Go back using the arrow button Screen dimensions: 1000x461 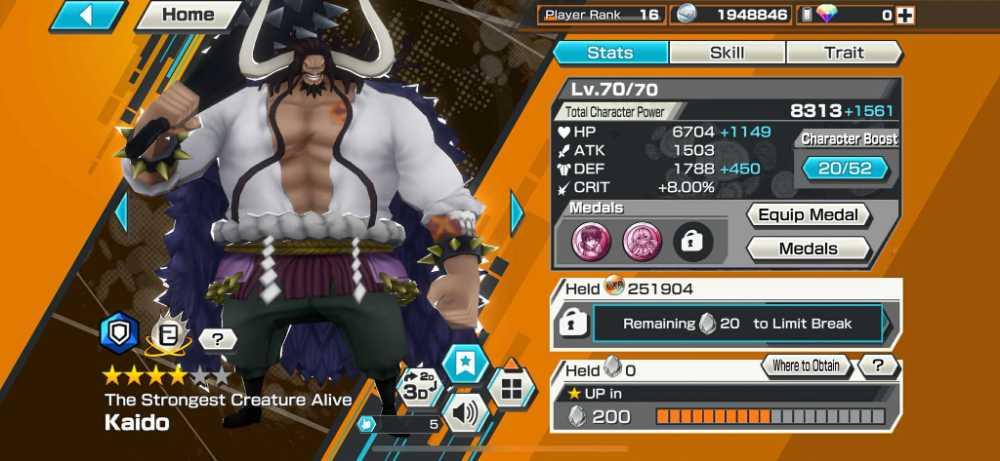86,15
